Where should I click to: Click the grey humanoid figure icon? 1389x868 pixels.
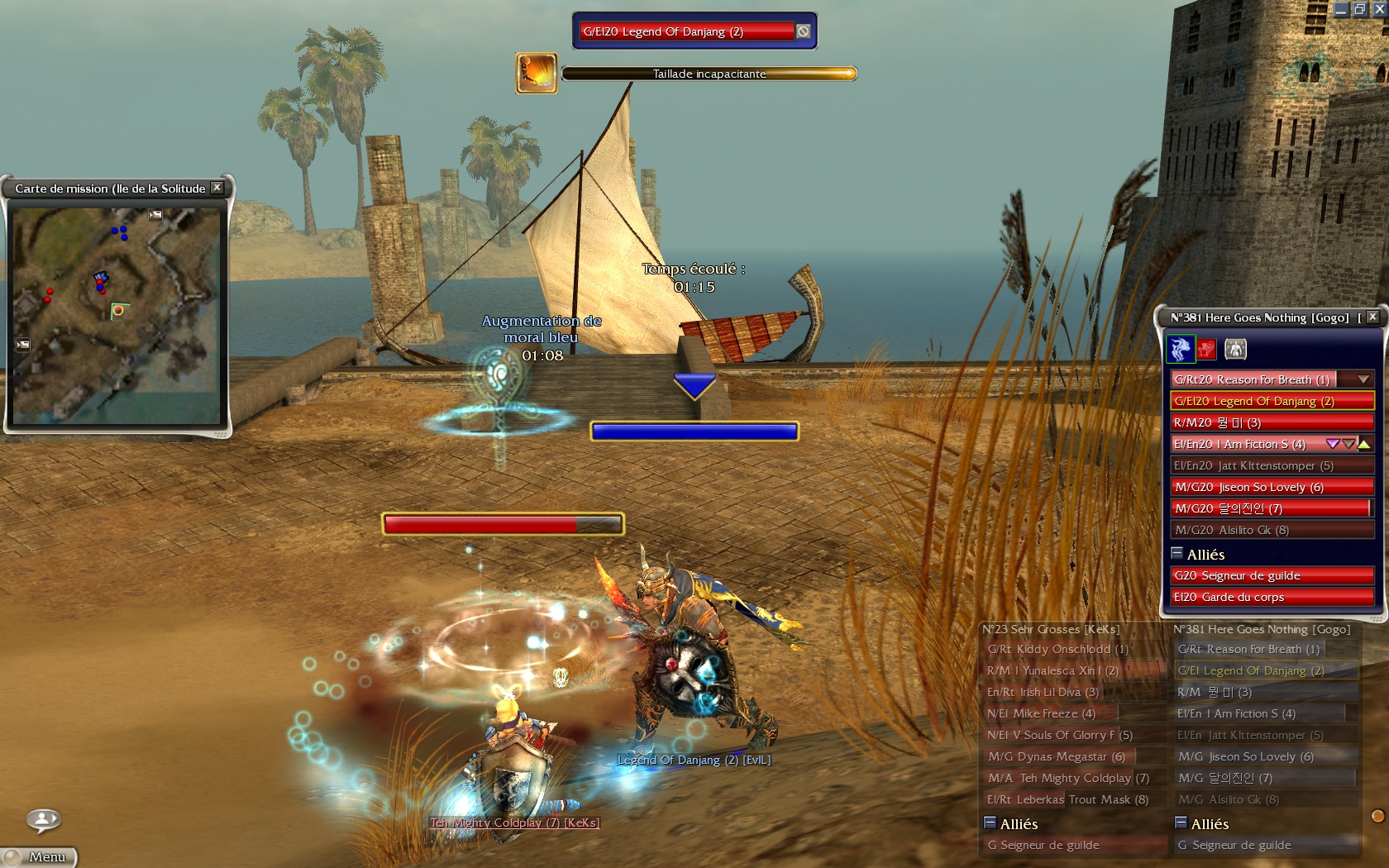click(x=1235, y=349)
